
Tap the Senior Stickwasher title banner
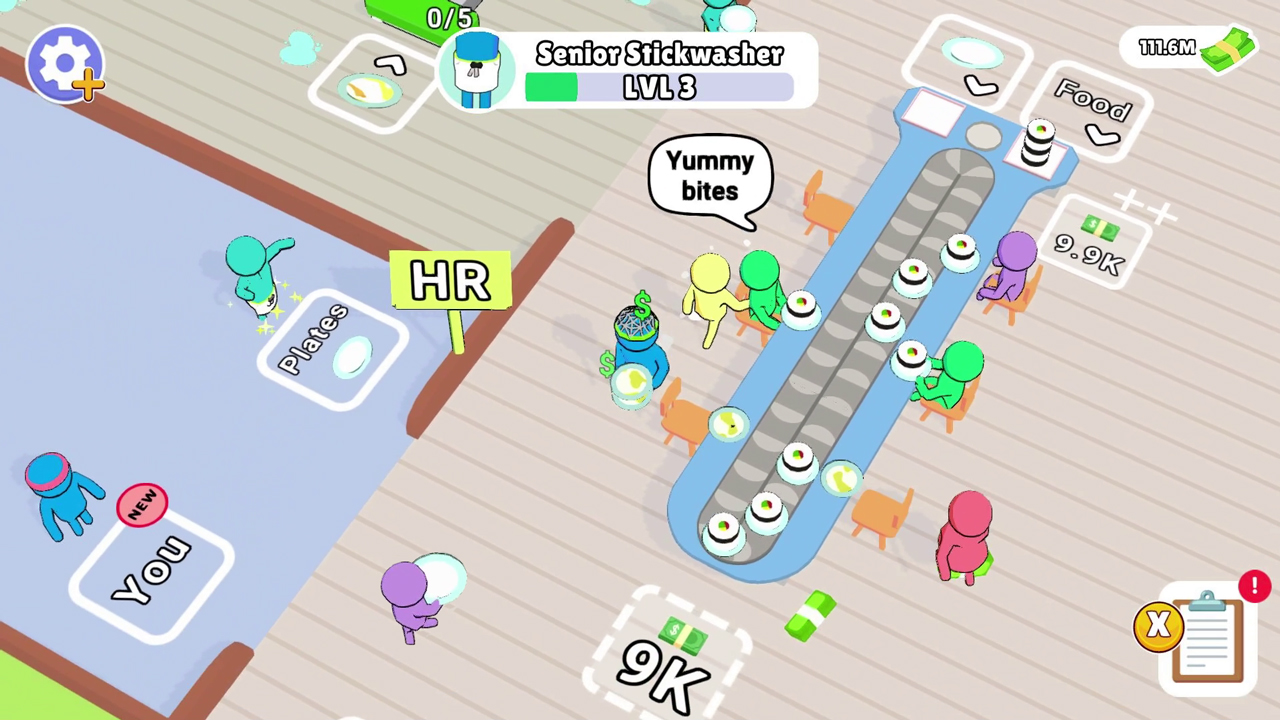(x=660, y=53)
